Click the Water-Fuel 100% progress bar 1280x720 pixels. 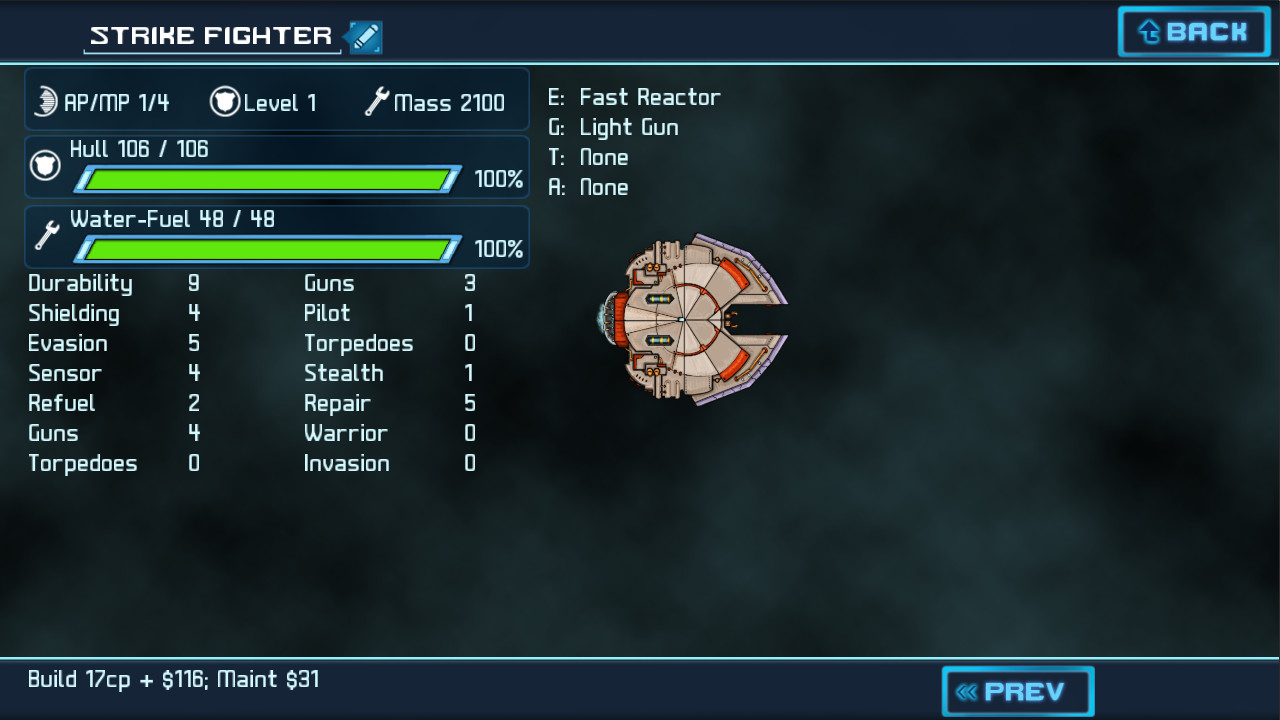coord(270,250)
